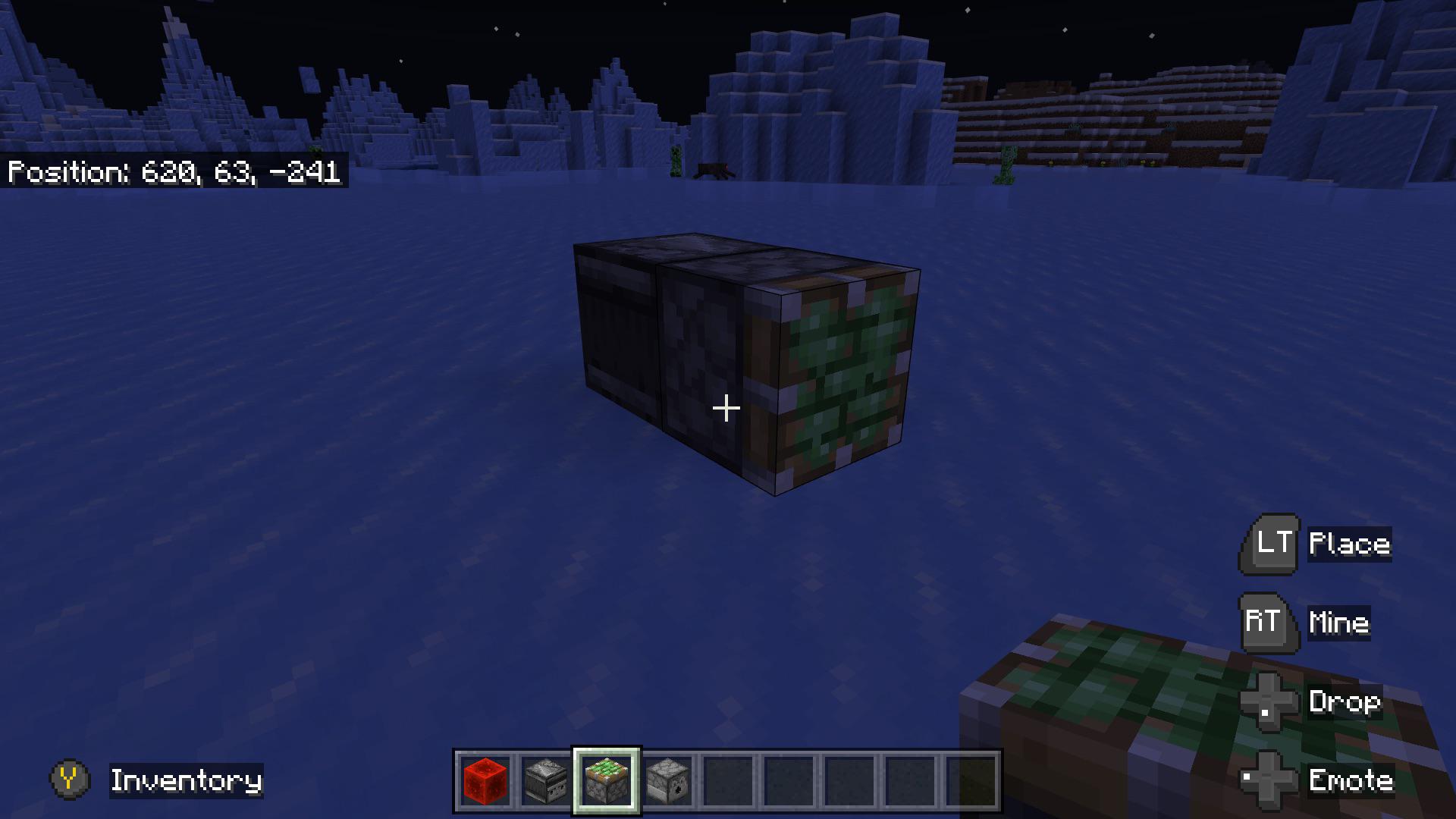Click the crosshair at screen center
Viewport: 1456px width, 819px height.
tap(726, 408)
